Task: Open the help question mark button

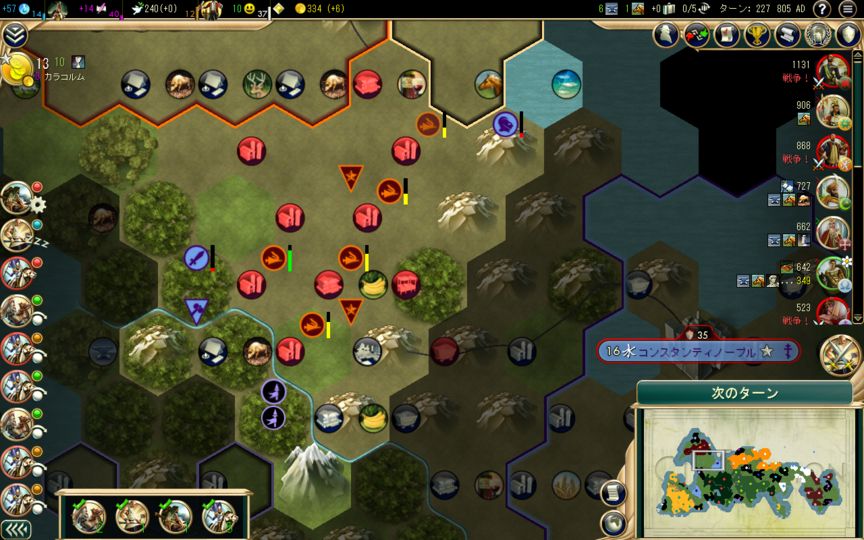Action: 822,9
